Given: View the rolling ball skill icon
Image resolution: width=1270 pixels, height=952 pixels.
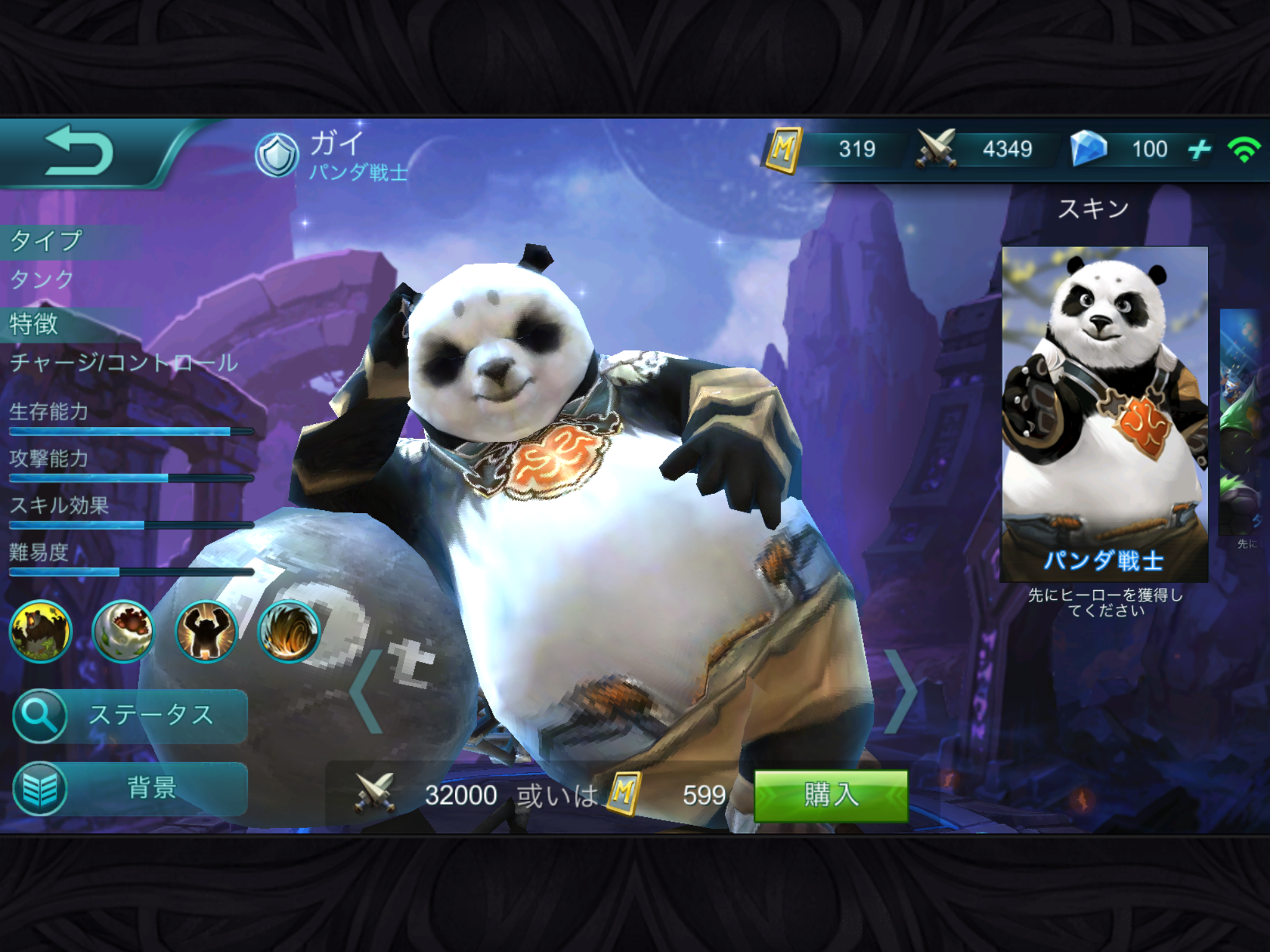Looking at the screenshot, I should click(x=123, y=632).
